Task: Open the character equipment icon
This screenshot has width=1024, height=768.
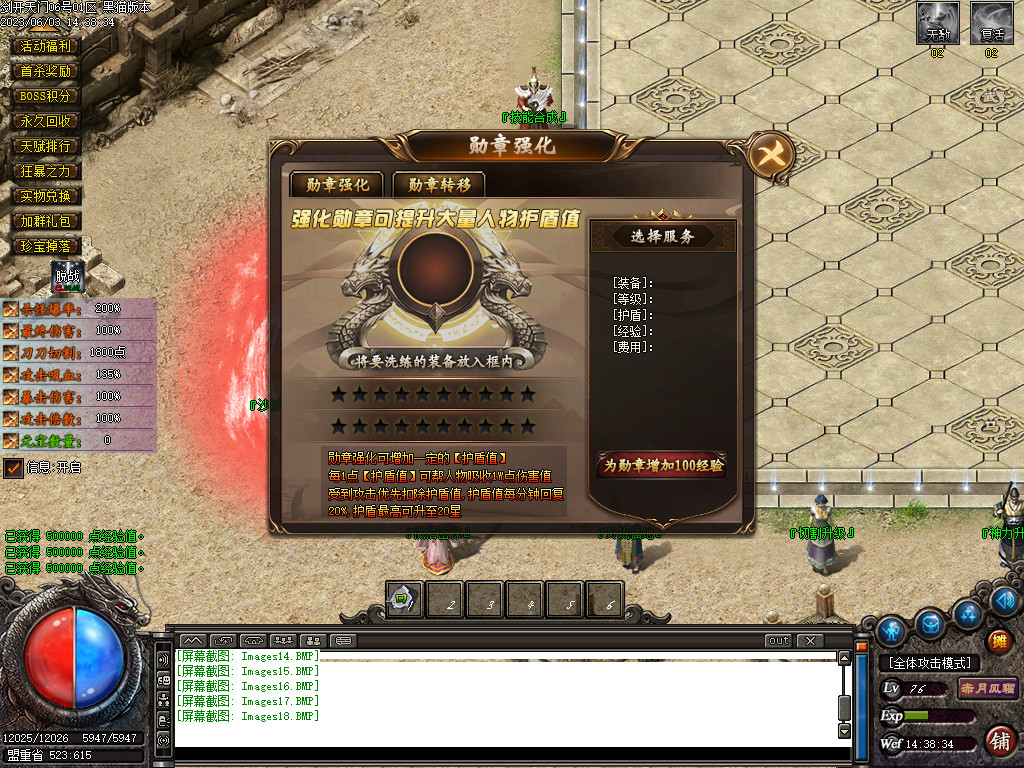Action: 890,631
